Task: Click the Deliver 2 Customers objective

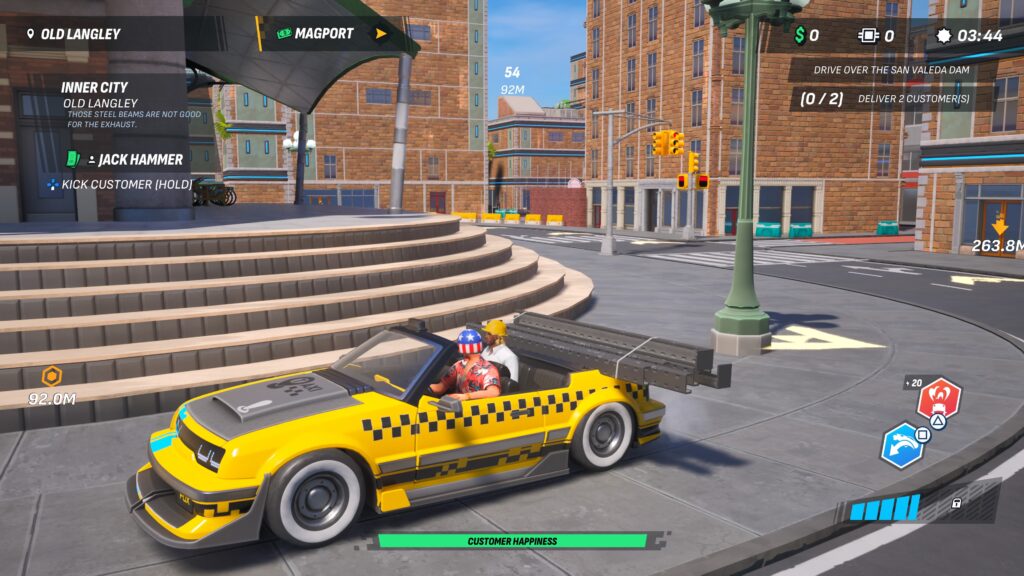Action: pos(893,99)
